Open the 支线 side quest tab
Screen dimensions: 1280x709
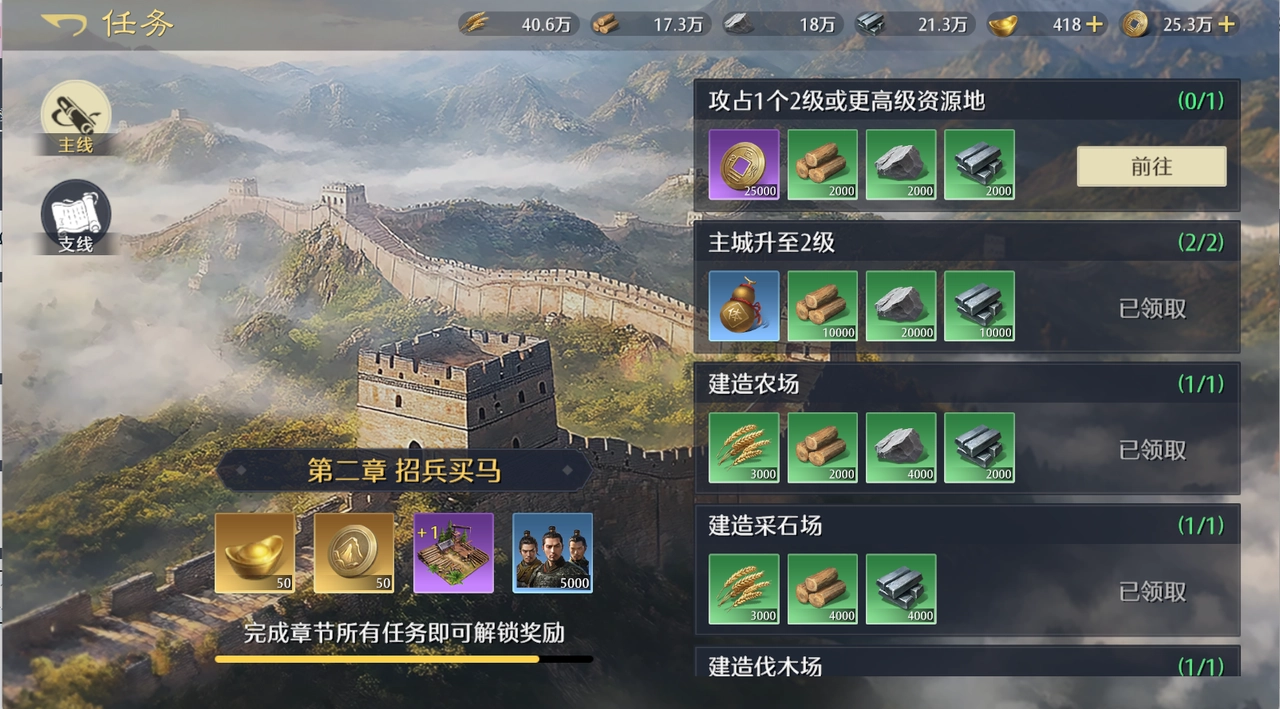(x=75, y=216)
